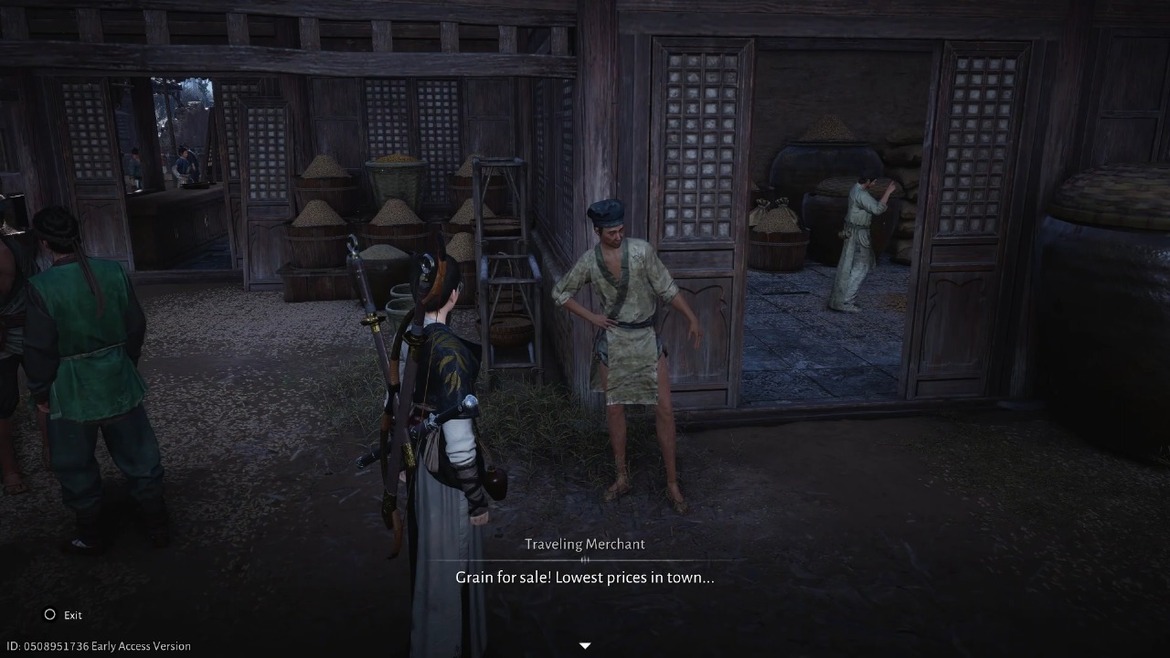Screen dimensions: 1170x658
Task: Advance dialogue with the down arrow indicator
Action: coord(585,646)
